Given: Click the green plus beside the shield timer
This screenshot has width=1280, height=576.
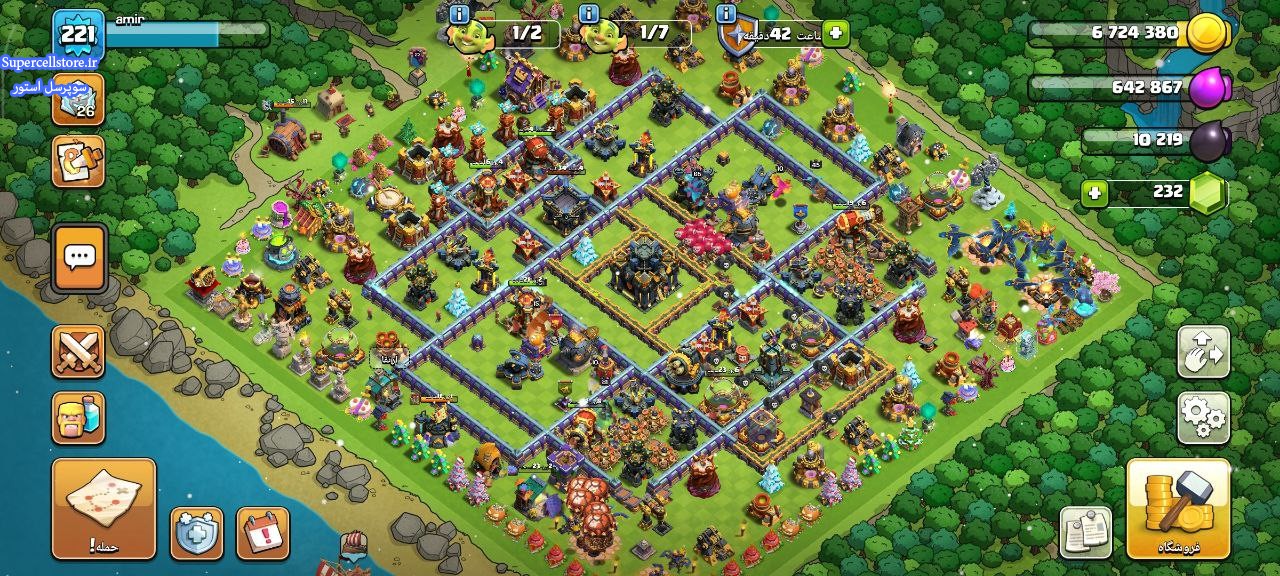Looking at the screenshot, I should pos(836,33).
